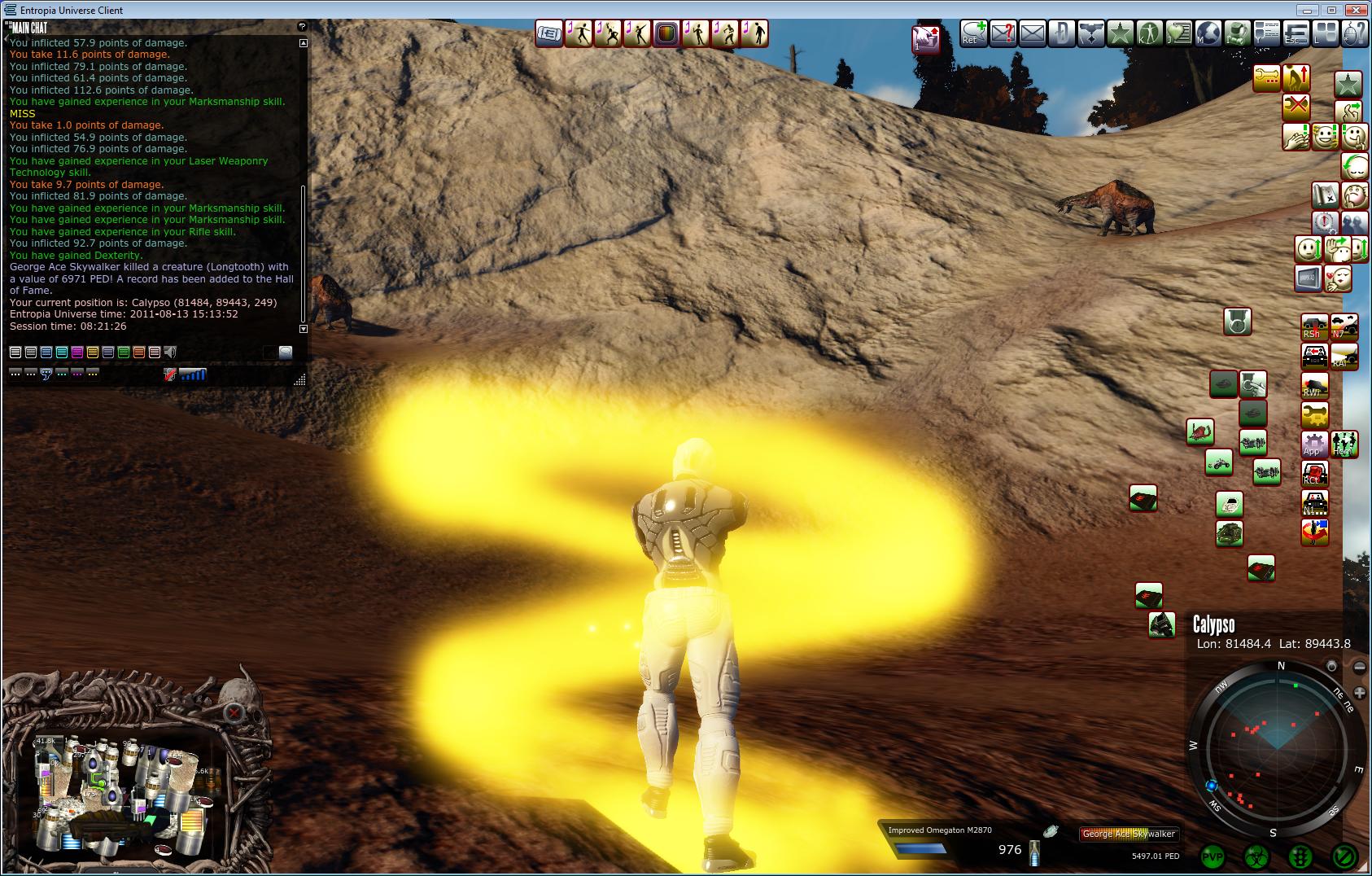Image resolution: width=1372 pixels, height=876 pixels.
Task: Click the biohazard status button
Action: coord(1256,856)
